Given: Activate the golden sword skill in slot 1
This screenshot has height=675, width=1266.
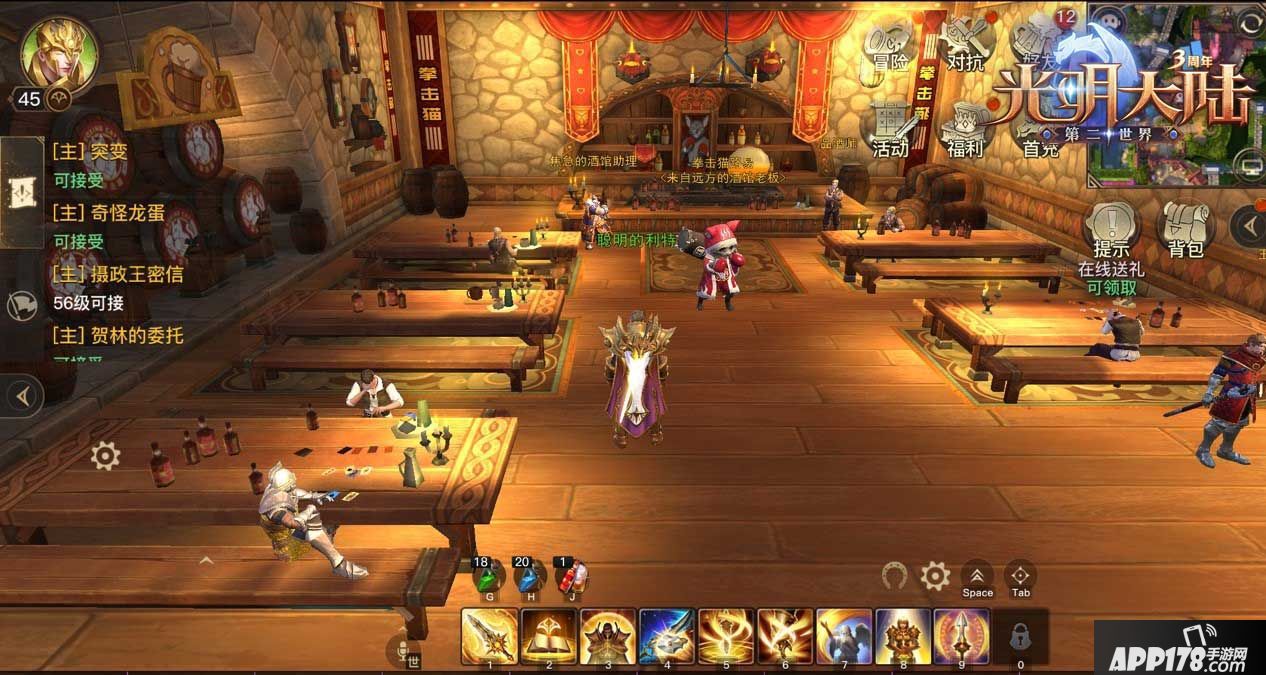Looking at the screenshot, I should (490, 636).
